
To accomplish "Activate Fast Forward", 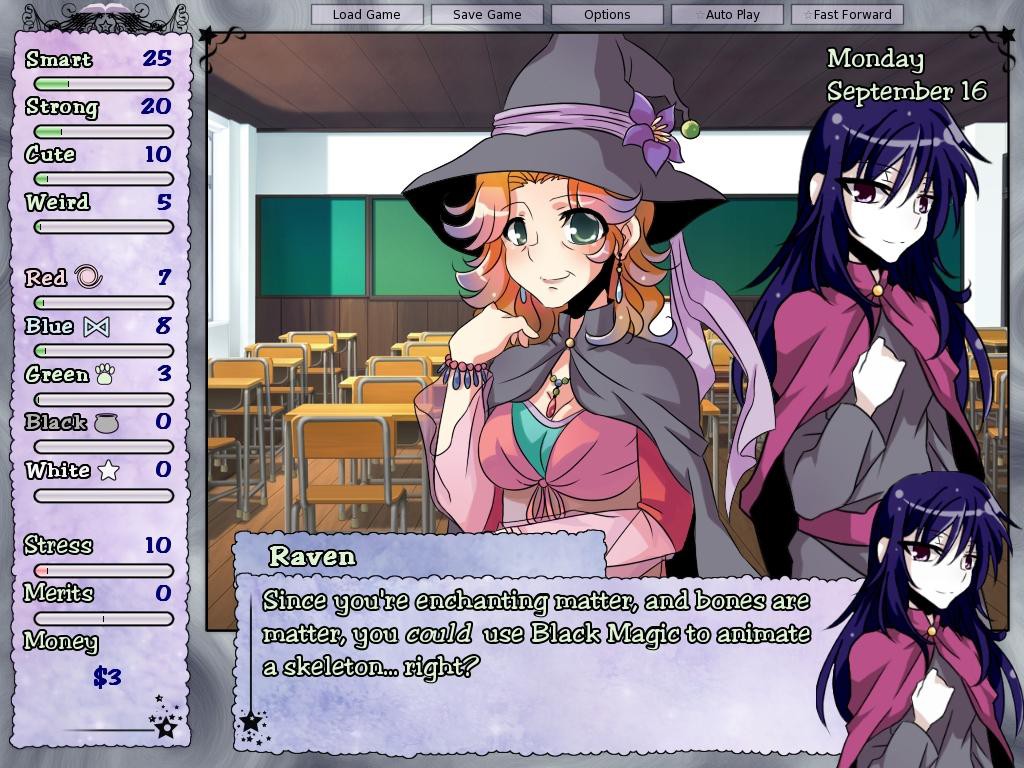I will click(x=847, y=15).
